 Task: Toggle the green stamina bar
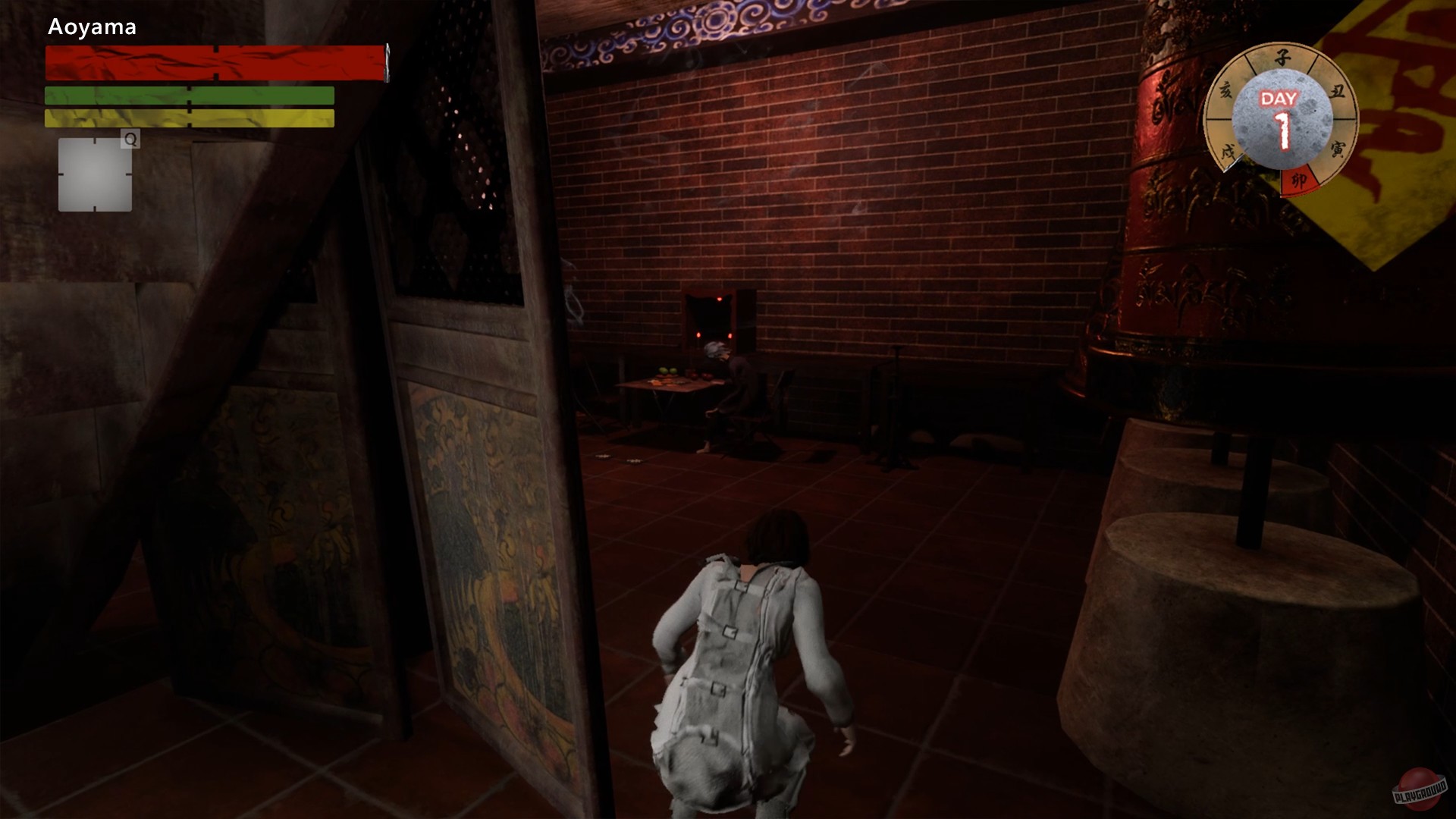188,96
